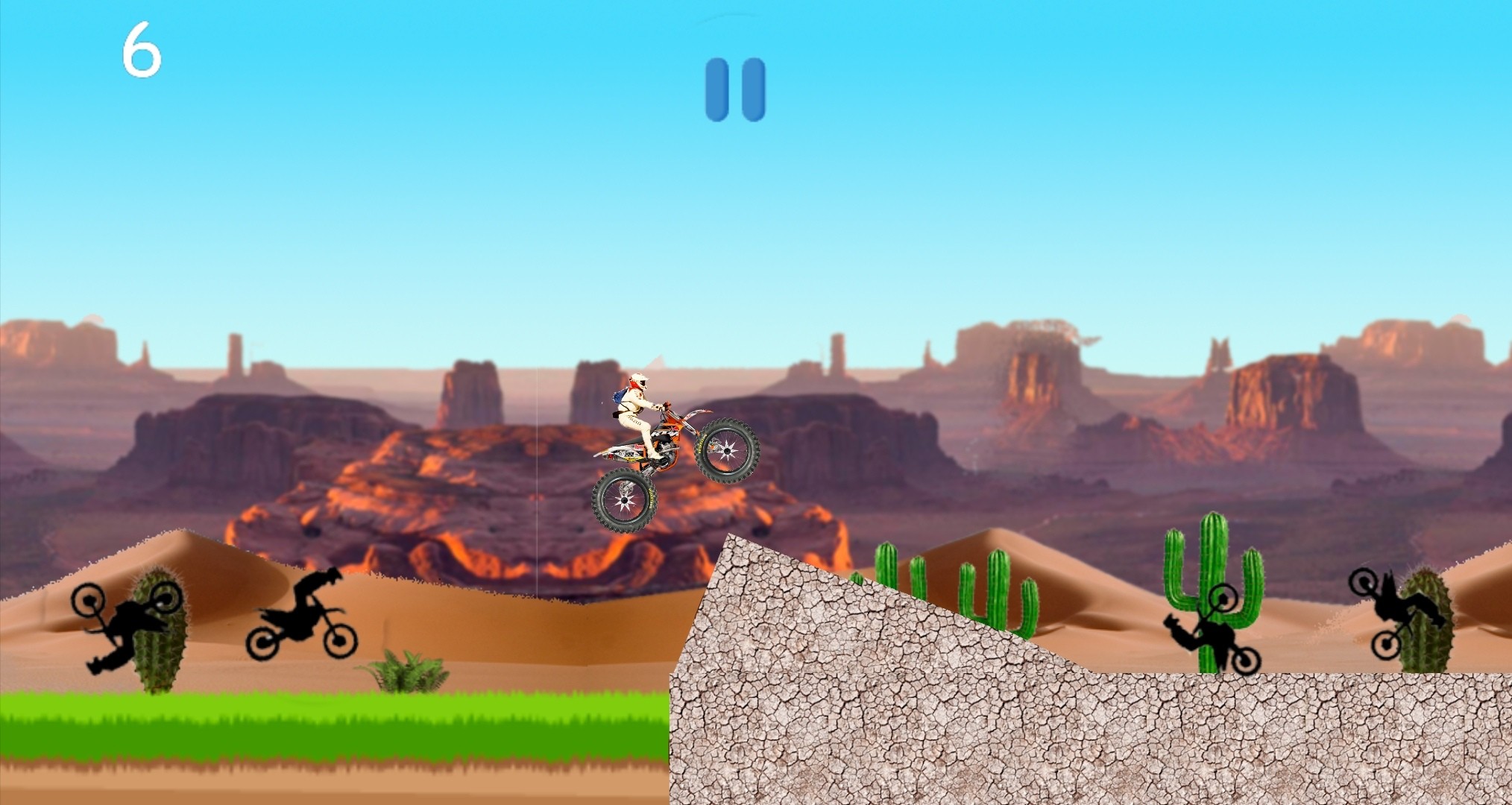Pause the game with the blue pause button
1512x805 pixels.
[x=735, y=89]
